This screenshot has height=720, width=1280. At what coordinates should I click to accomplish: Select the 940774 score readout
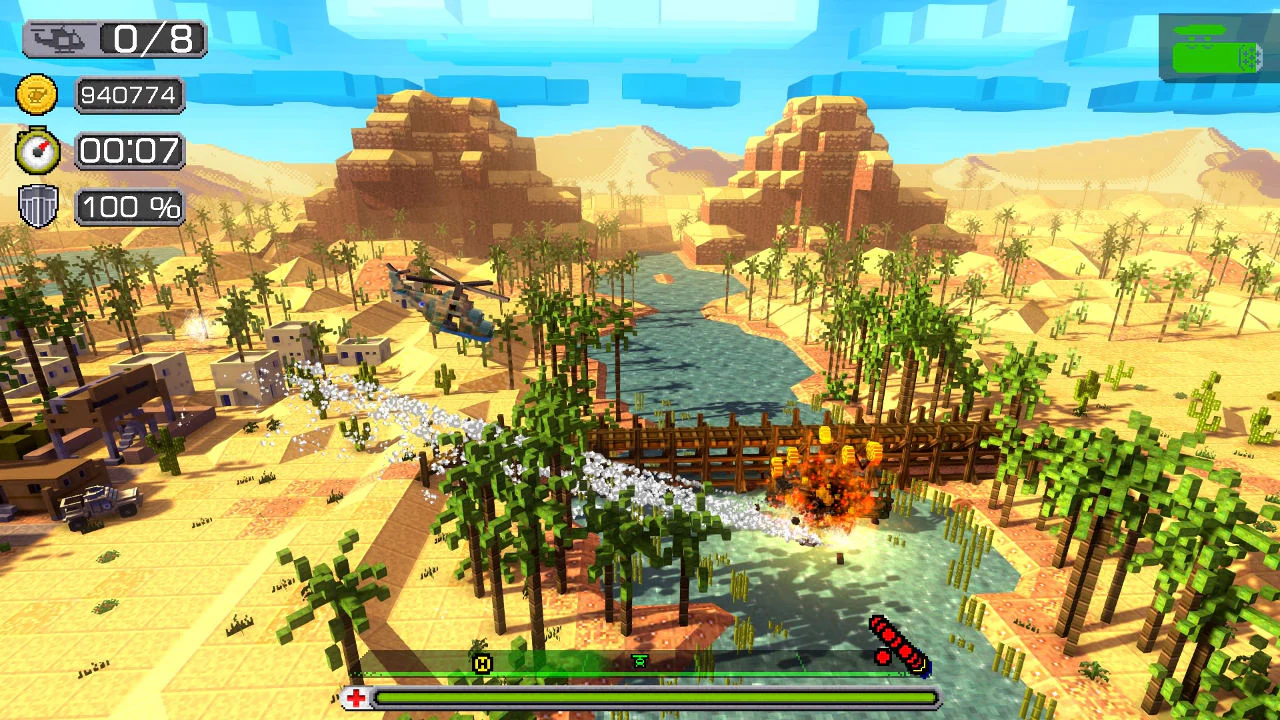129,94
